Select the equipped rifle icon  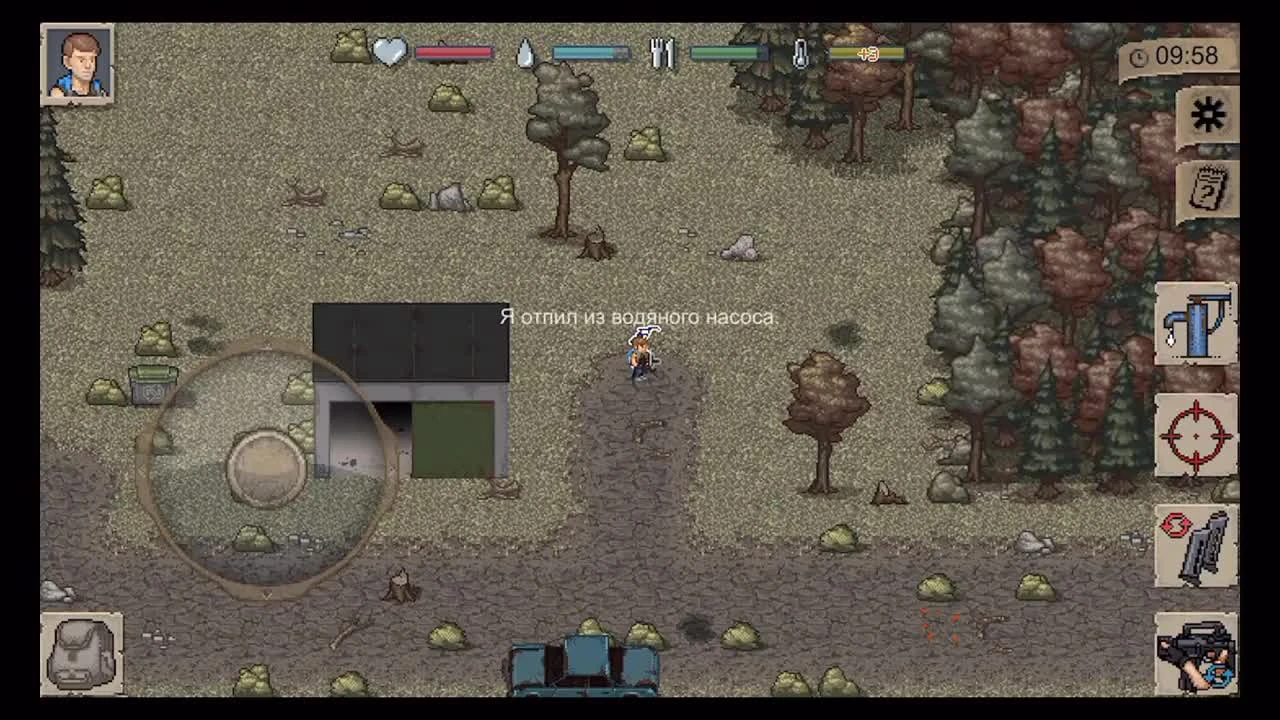1196,655
